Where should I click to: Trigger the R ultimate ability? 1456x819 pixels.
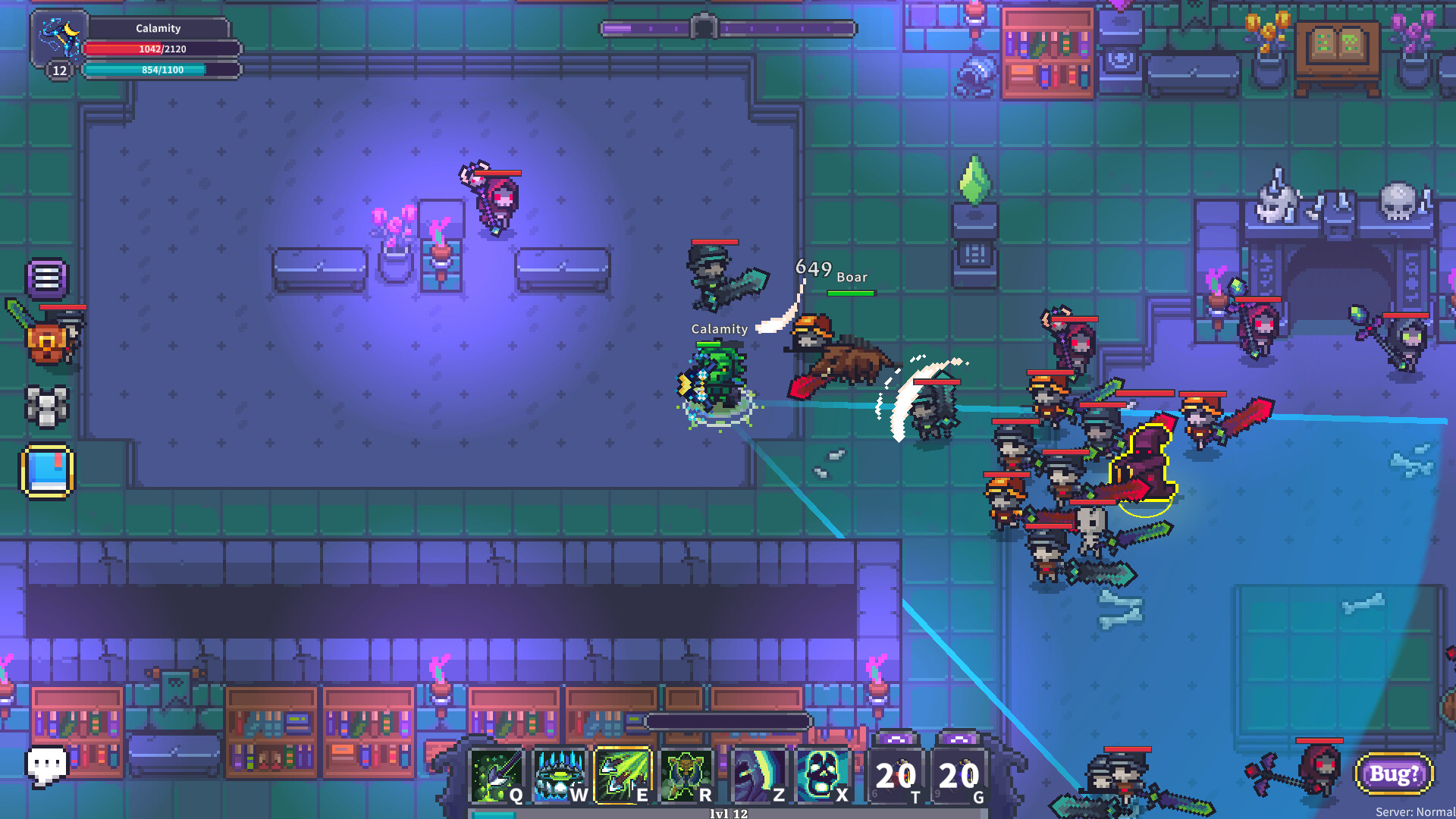tap(686, 775)
